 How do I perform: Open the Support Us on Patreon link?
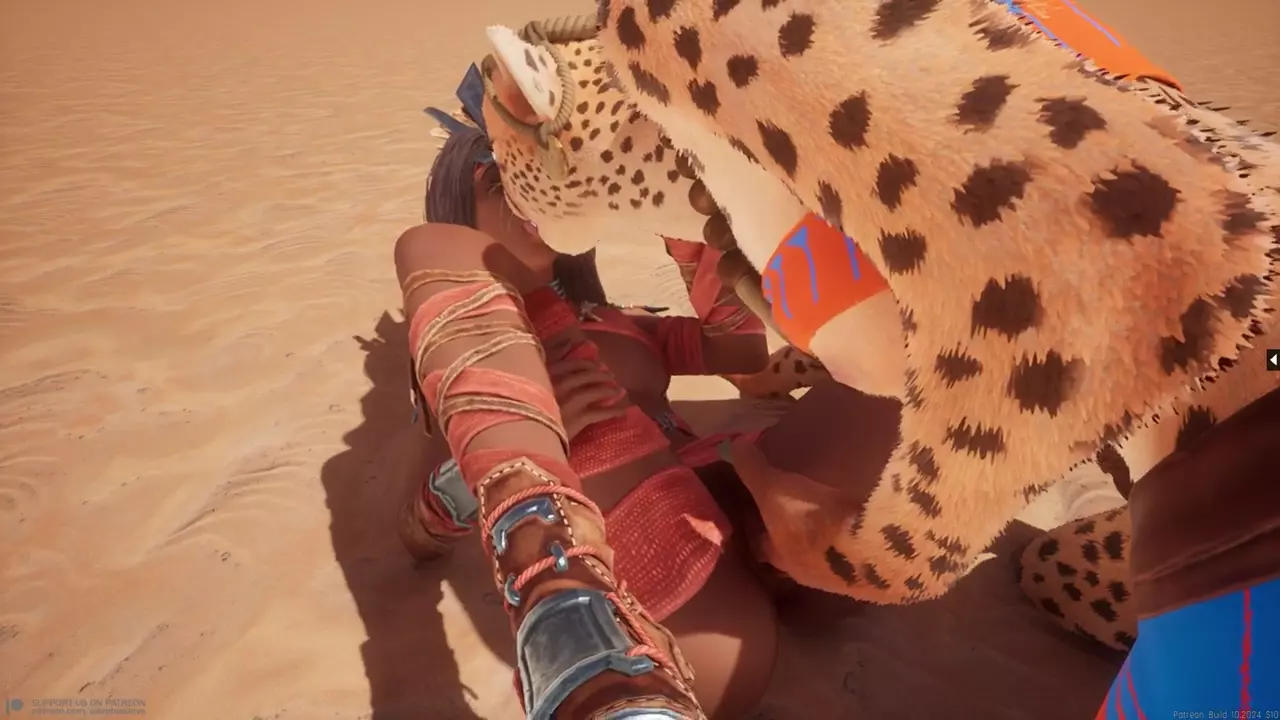(78, 705)
